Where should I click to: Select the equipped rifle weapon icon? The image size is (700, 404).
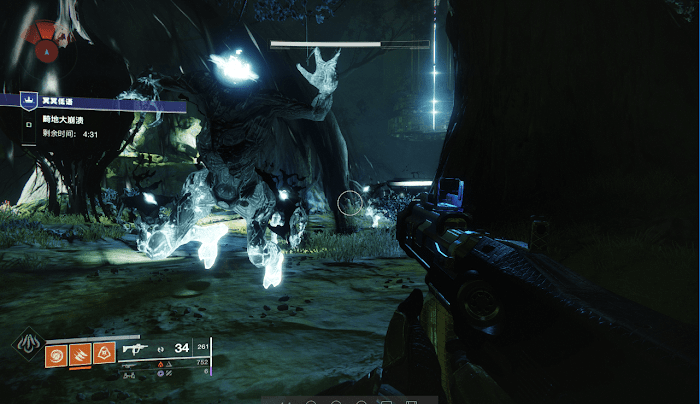tap(135, 350)
